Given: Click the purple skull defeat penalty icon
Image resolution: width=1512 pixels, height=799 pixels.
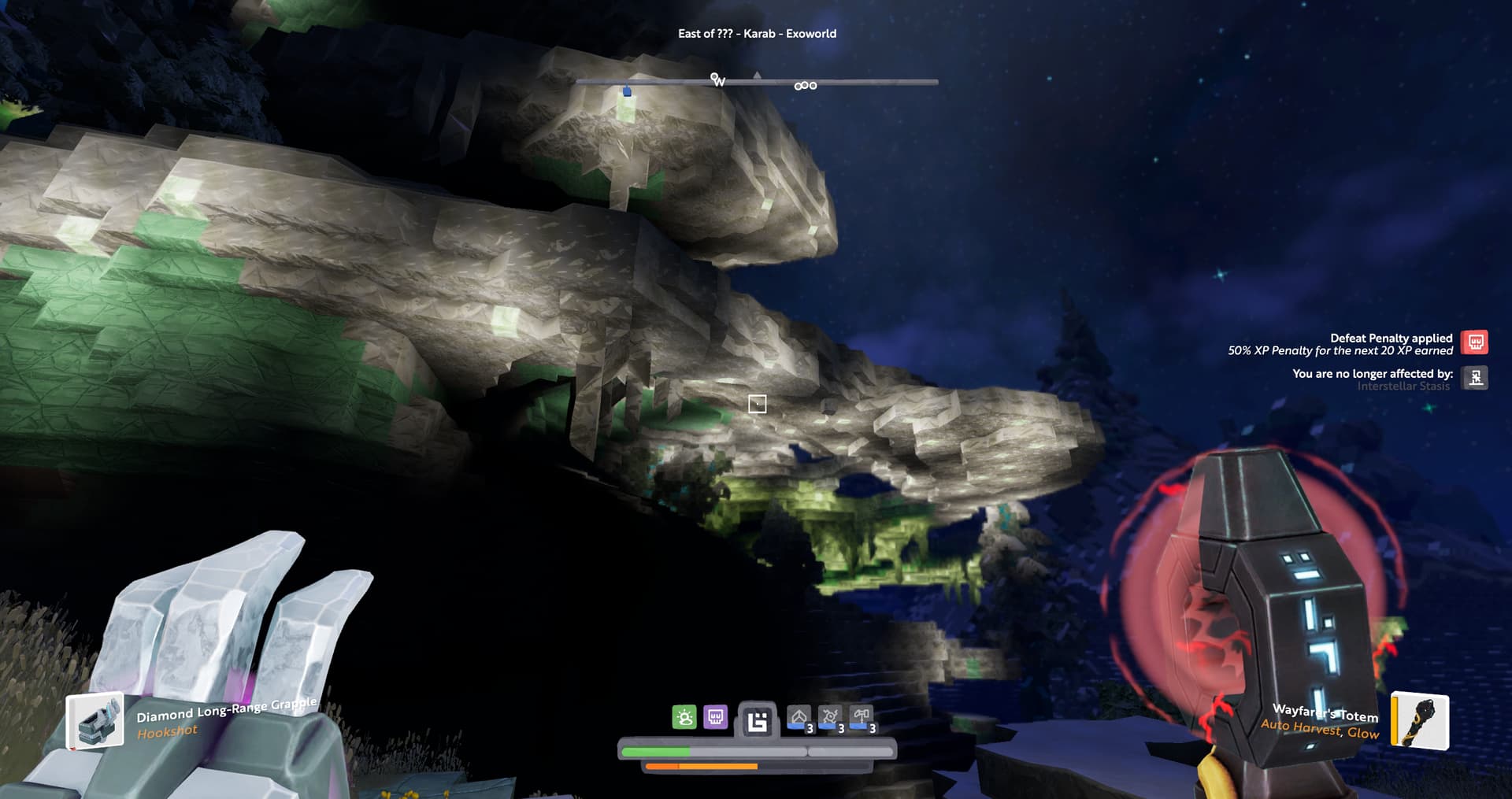Looking at the screenshot, I should click(715, 717).
